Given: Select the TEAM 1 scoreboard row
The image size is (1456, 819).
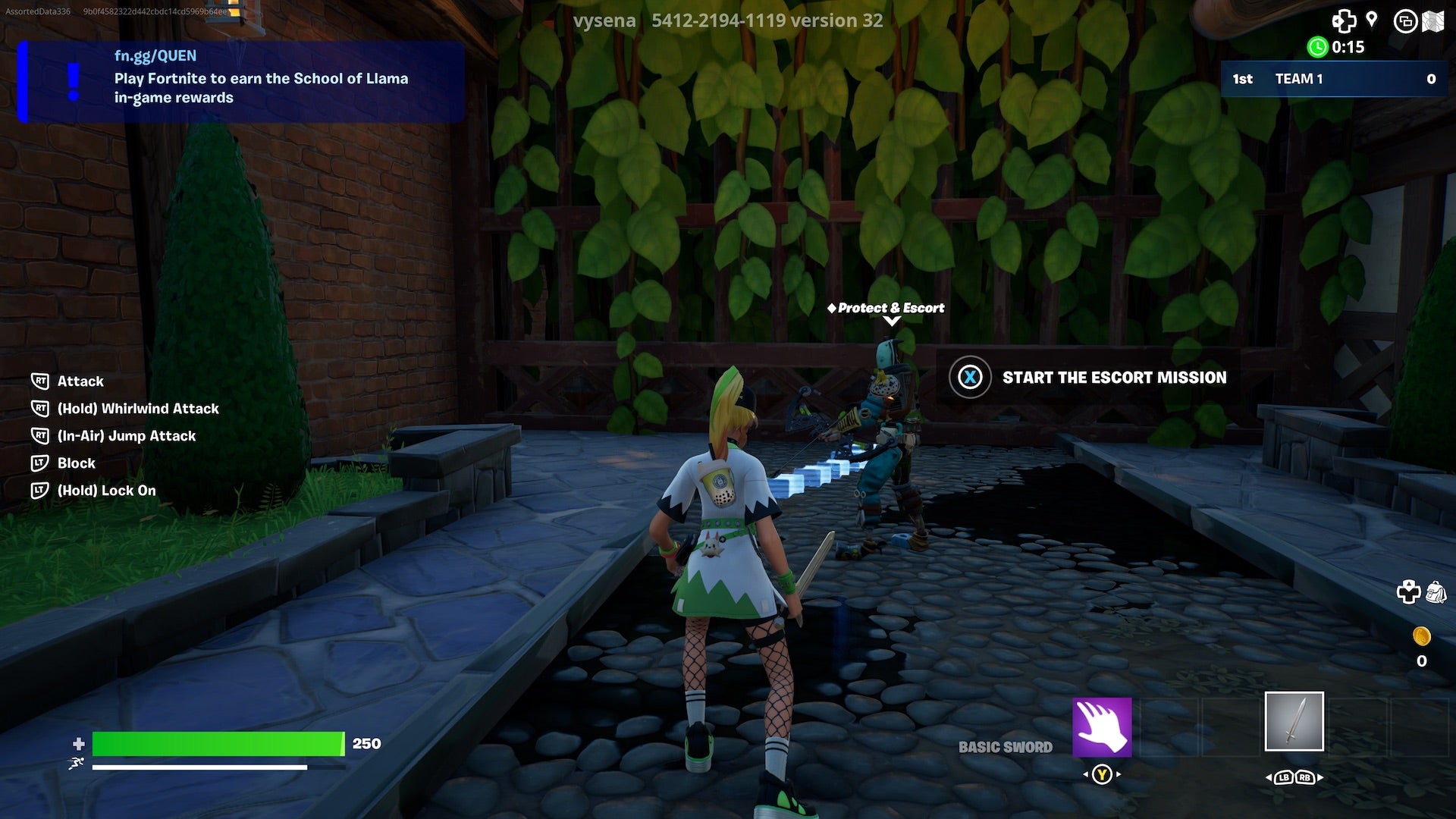Looking at the screenshot, I should (1335, 79).
